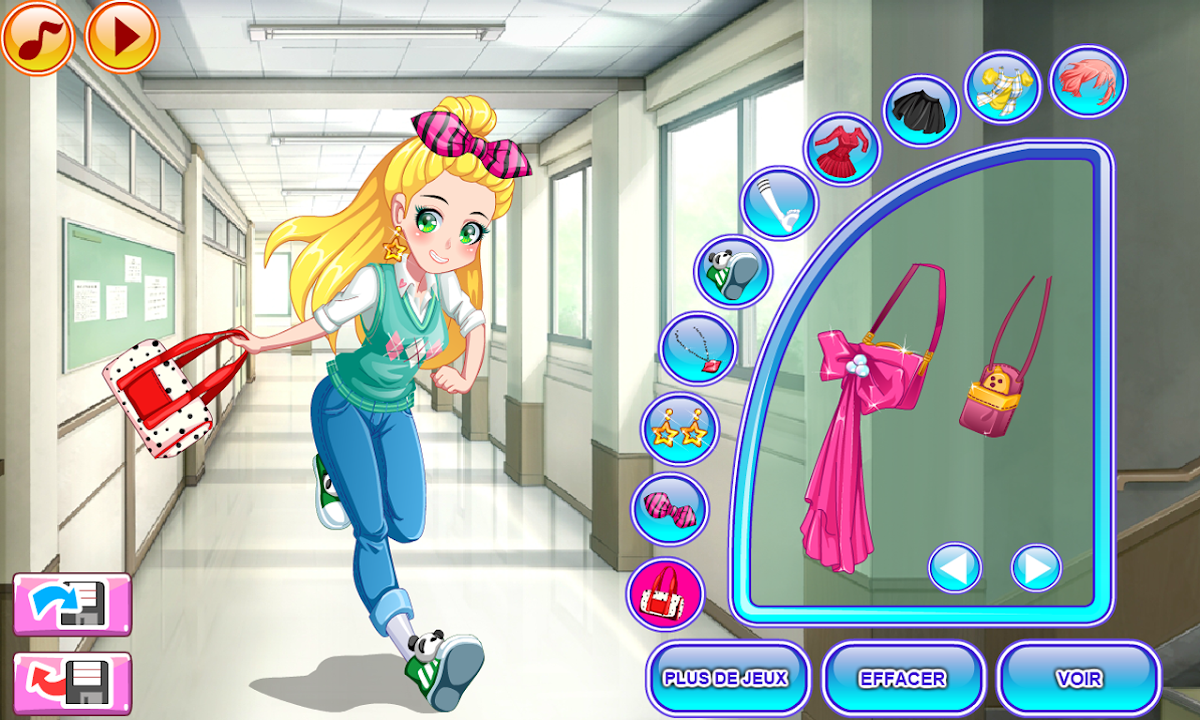View the final look with VOIR

tap(1079, 678)
